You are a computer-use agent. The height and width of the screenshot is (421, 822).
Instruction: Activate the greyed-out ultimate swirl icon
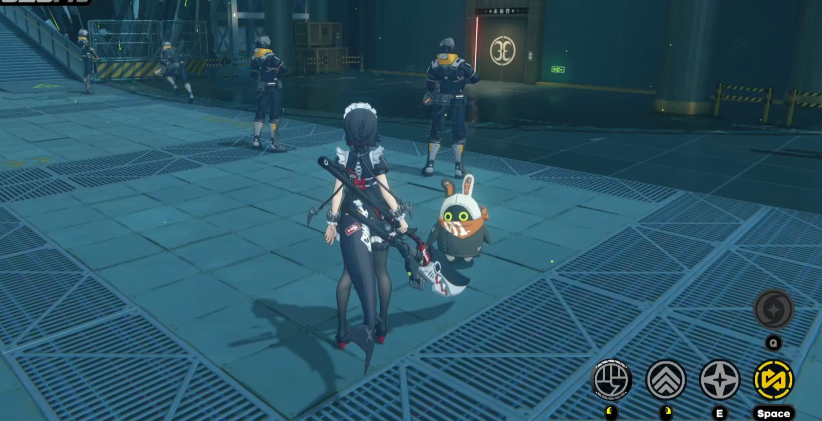773,309
